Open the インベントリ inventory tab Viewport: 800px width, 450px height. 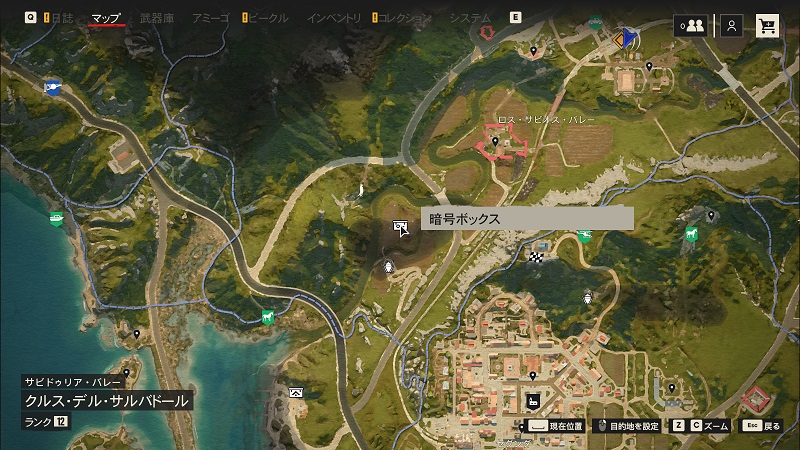(334, 18)
